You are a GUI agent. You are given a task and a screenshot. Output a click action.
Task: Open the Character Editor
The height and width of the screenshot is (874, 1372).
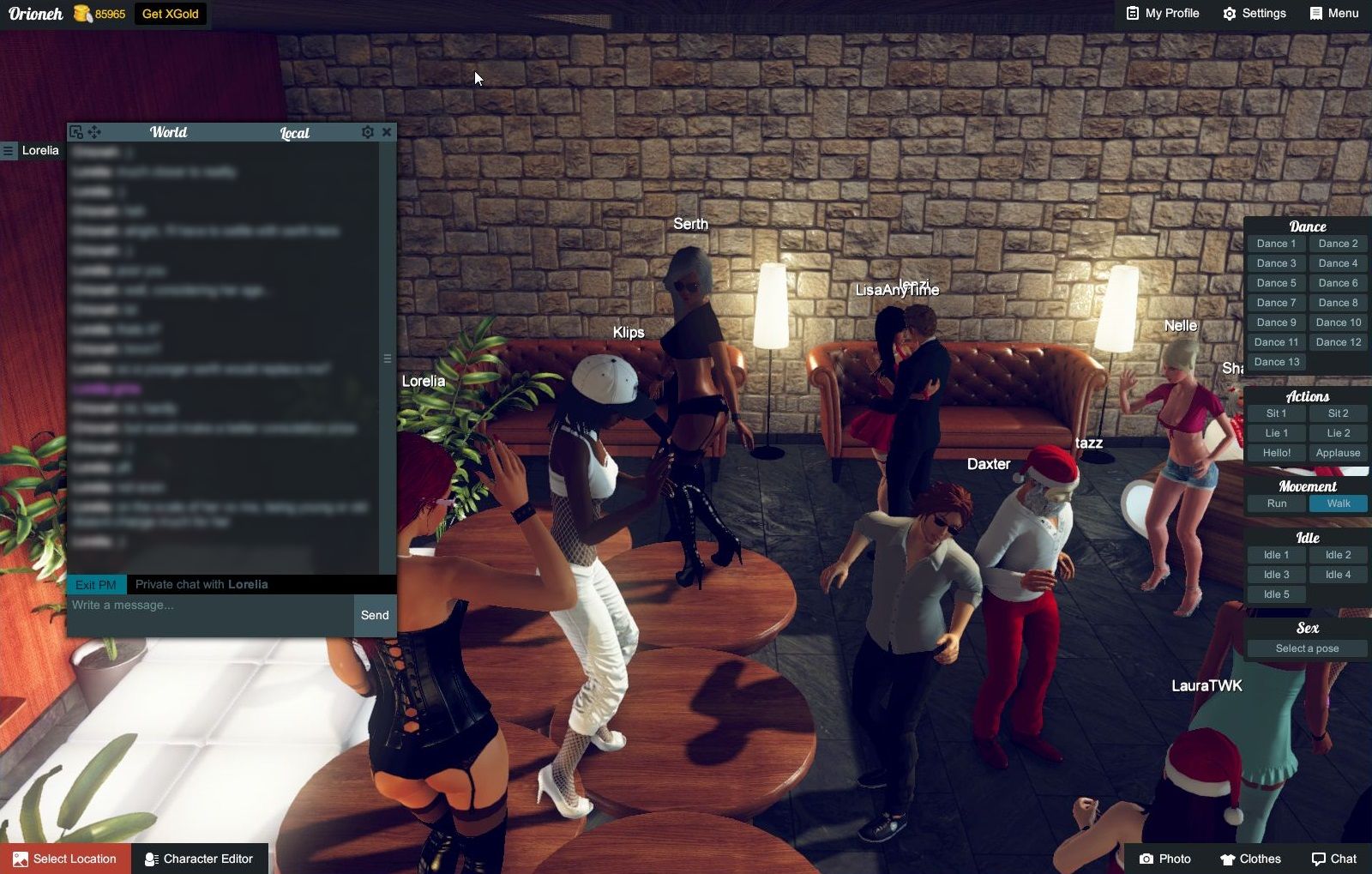point(200,859)
